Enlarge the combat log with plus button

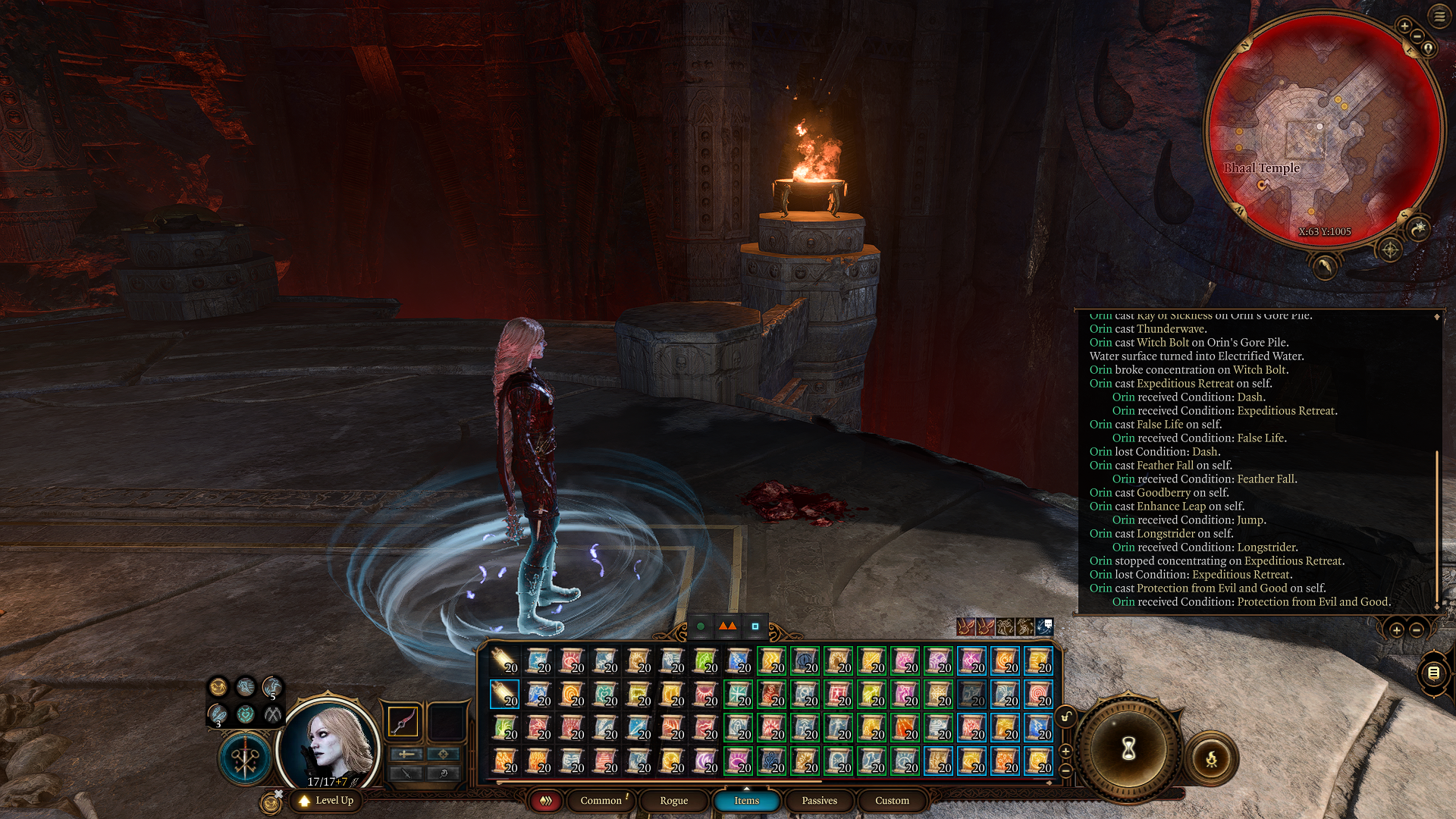click(1397, 629)
